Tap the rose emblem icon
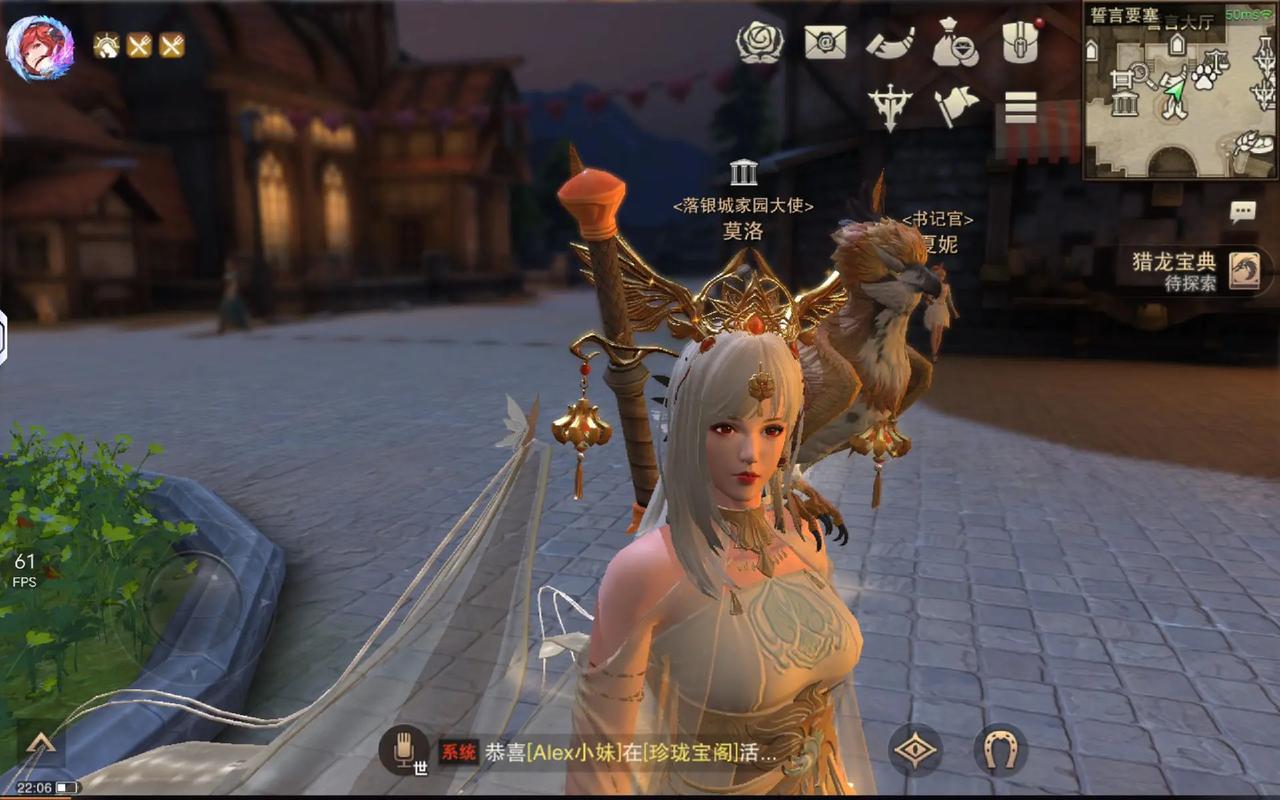1280x800 pixels. [x=759, y=43]
